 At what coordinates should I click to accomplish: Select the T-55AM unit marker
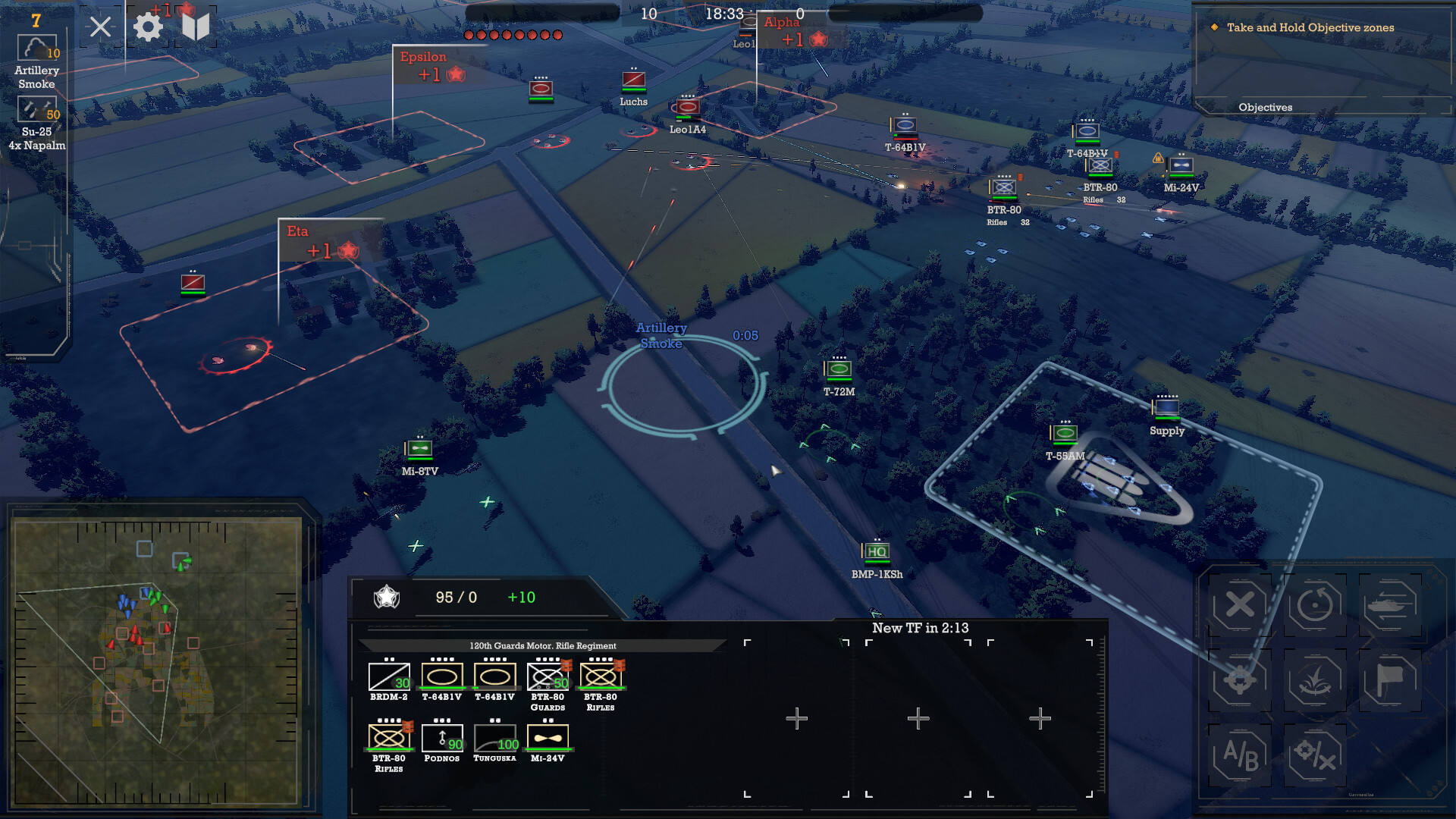[x=1065, y=434]
